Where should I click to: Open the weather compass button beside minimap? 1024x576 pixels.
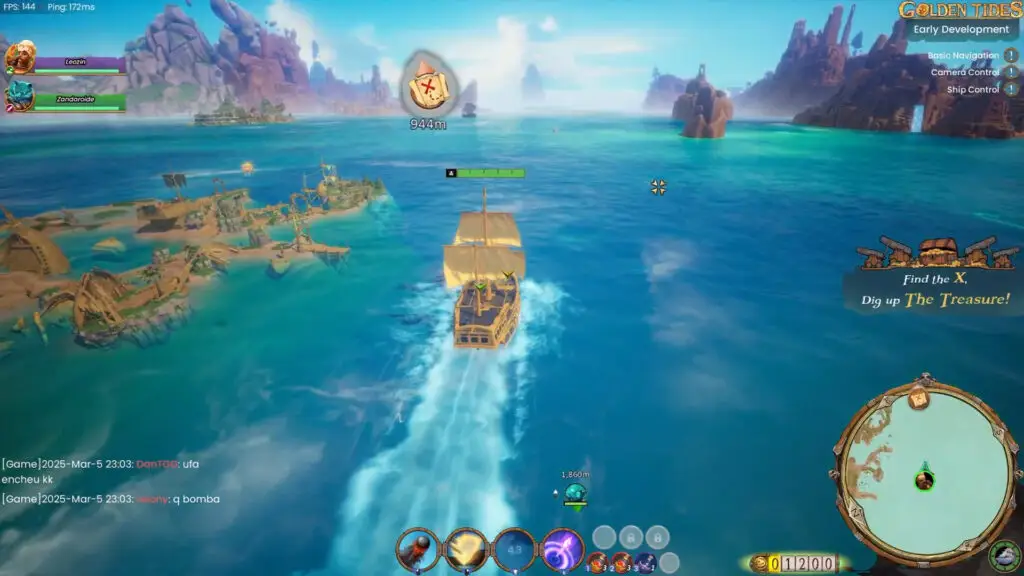click(1003, 554)
